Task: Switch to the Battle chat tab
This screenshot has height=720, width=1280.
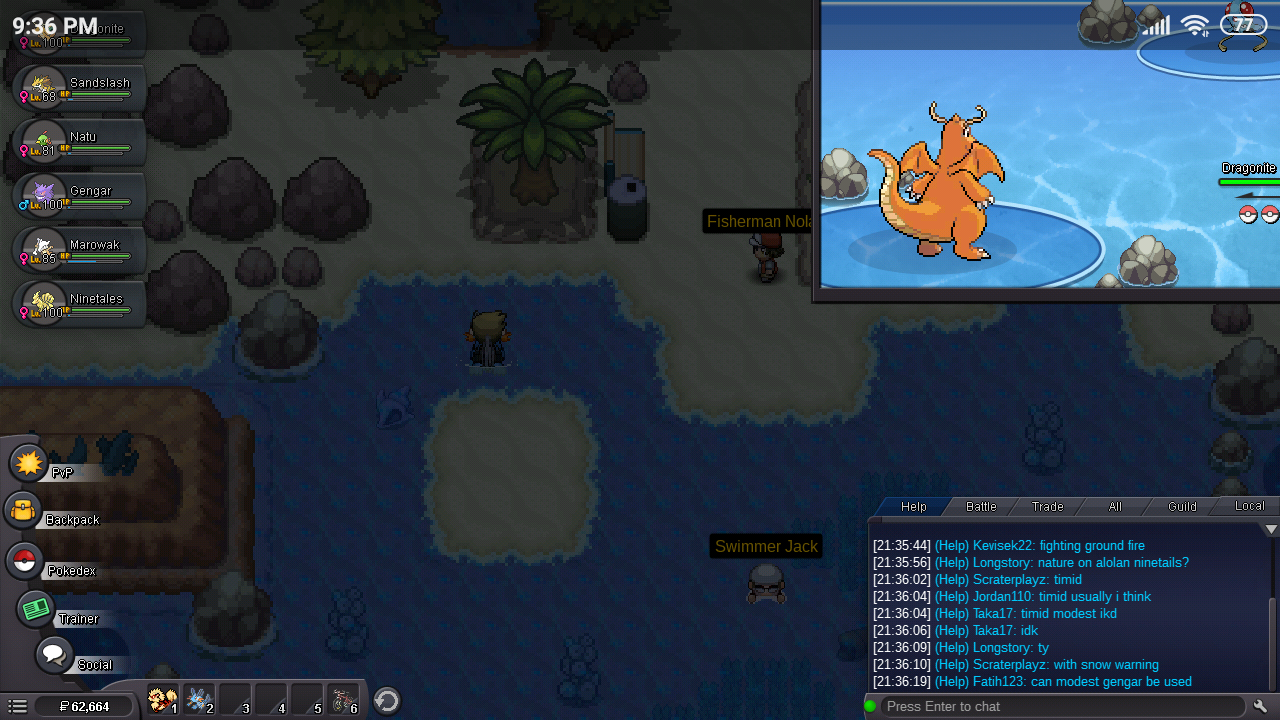Action: [981, 507]
